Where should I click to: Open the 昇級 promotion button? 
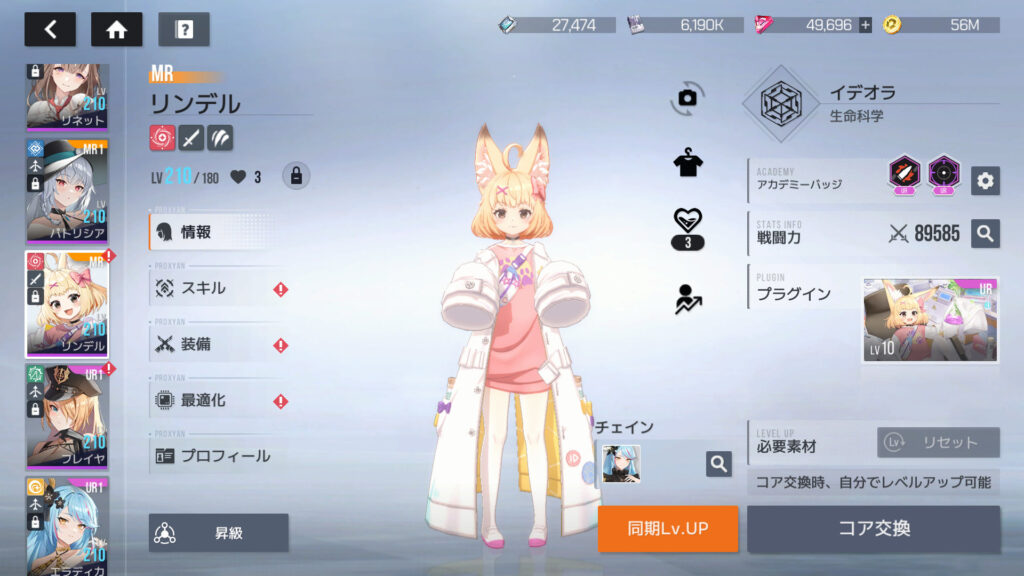(x=219, y=533)
